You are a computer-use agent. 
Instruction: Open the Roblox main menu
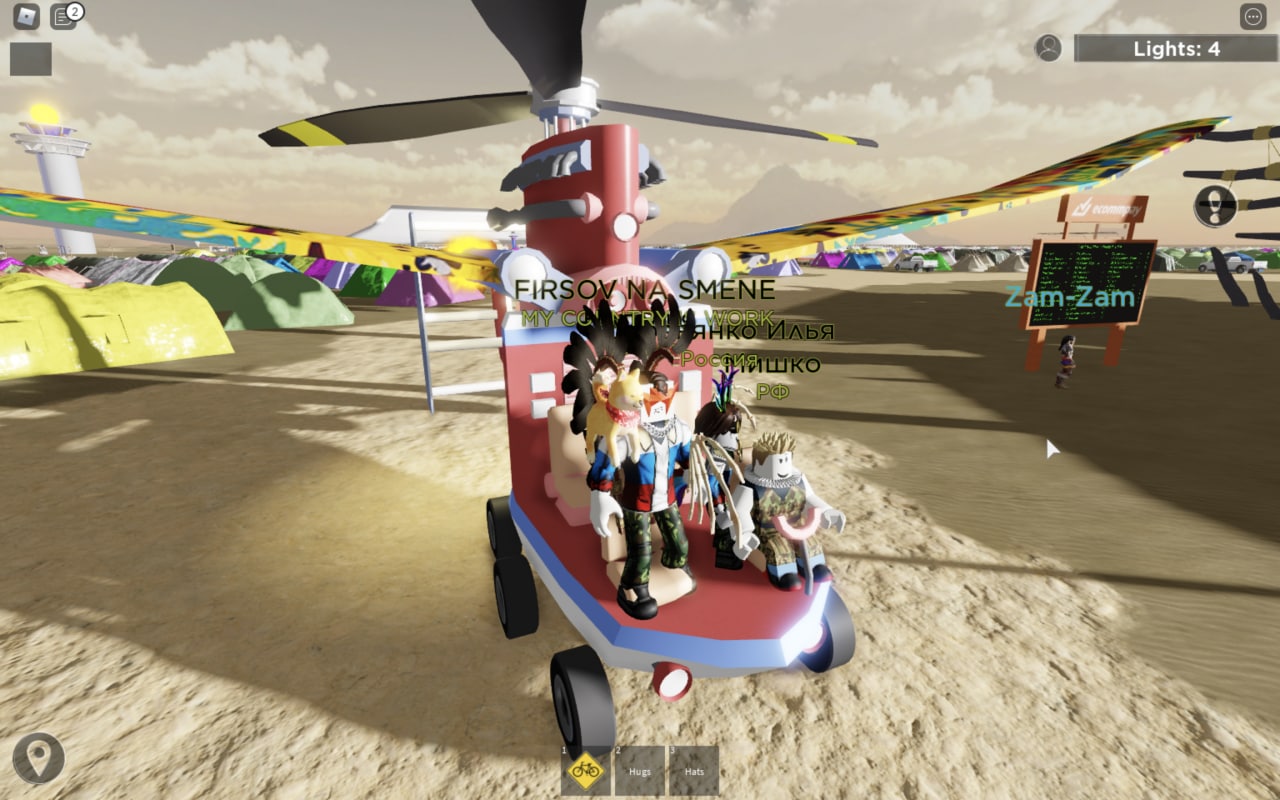[x=26, y=17]
